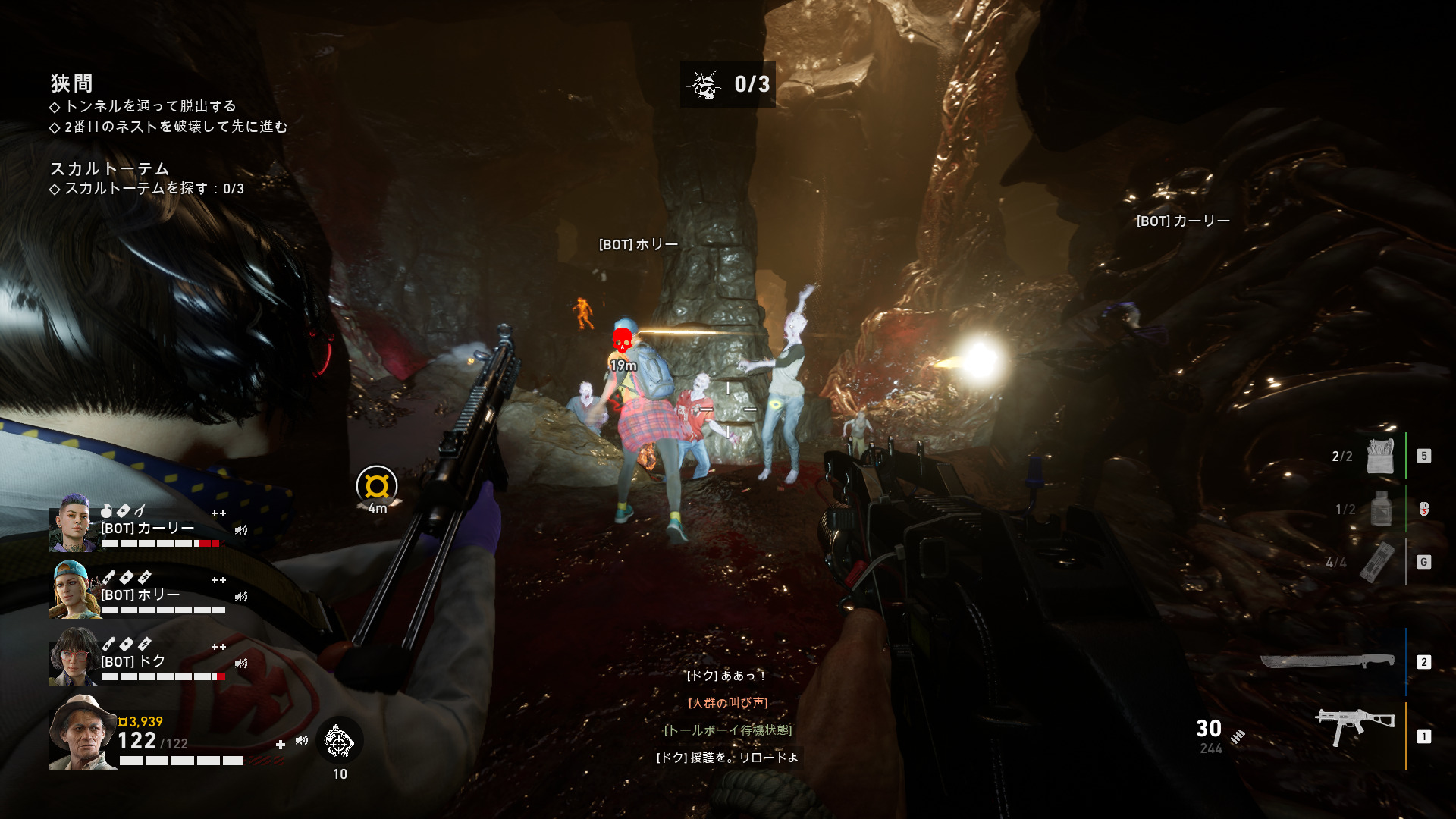Select the スカルトーテム side objective
Image resolution: width=1456 pixels, height=819 pixels.
point(109,168)
